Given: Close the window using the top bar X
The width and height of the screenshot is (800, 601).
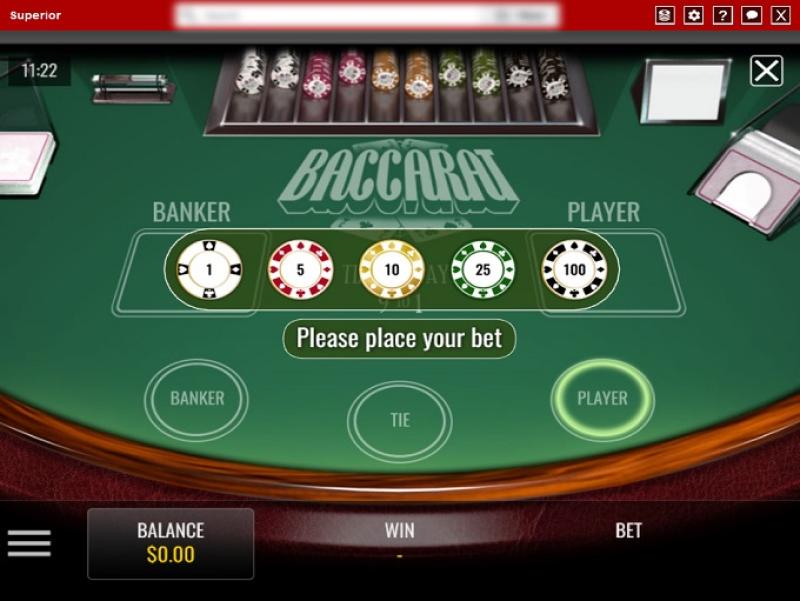Looking at the screenshot, I should pyautogui.click(x=781, y=15).
